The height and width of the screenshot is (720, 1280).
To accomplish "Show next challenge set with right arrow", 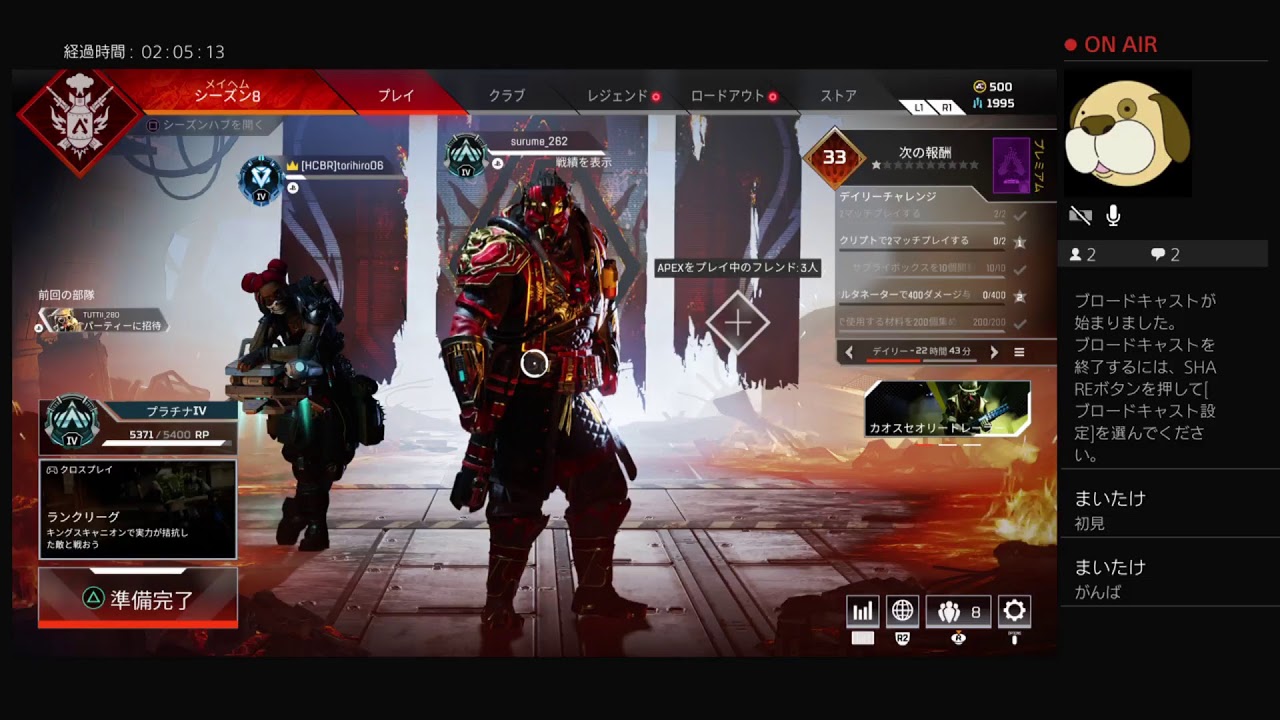I will [994, 352].
